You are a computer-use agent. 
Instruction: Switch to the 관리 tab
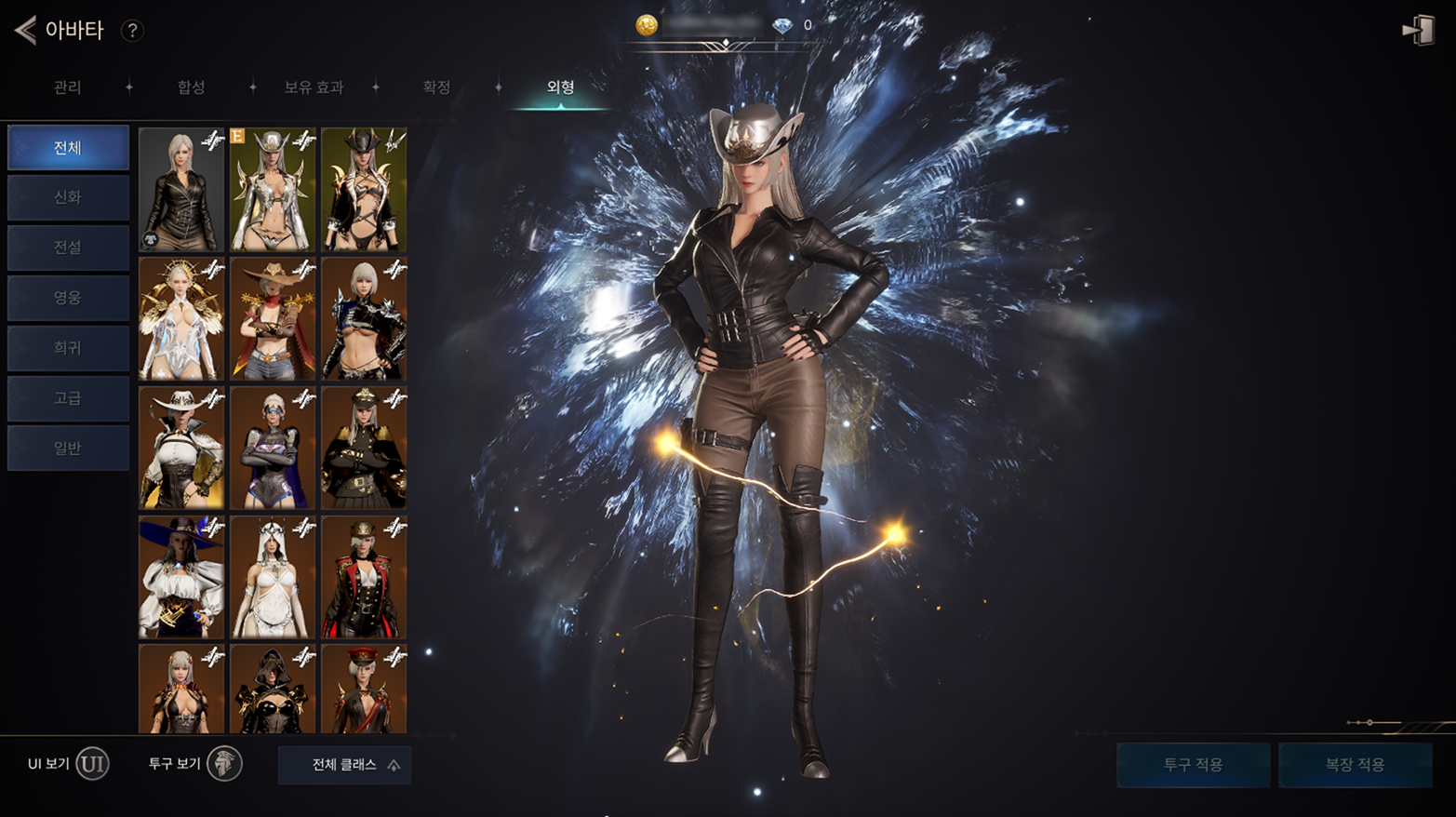coord(67,87)
